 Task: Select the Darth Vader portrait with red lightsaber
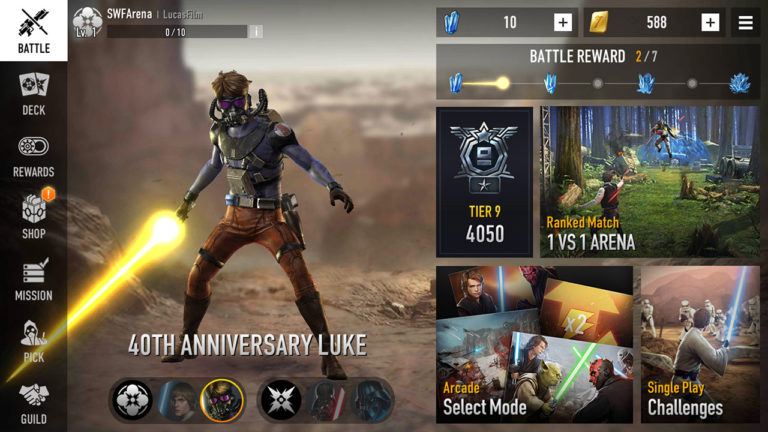pyautogui.click(x=325, y=399)
